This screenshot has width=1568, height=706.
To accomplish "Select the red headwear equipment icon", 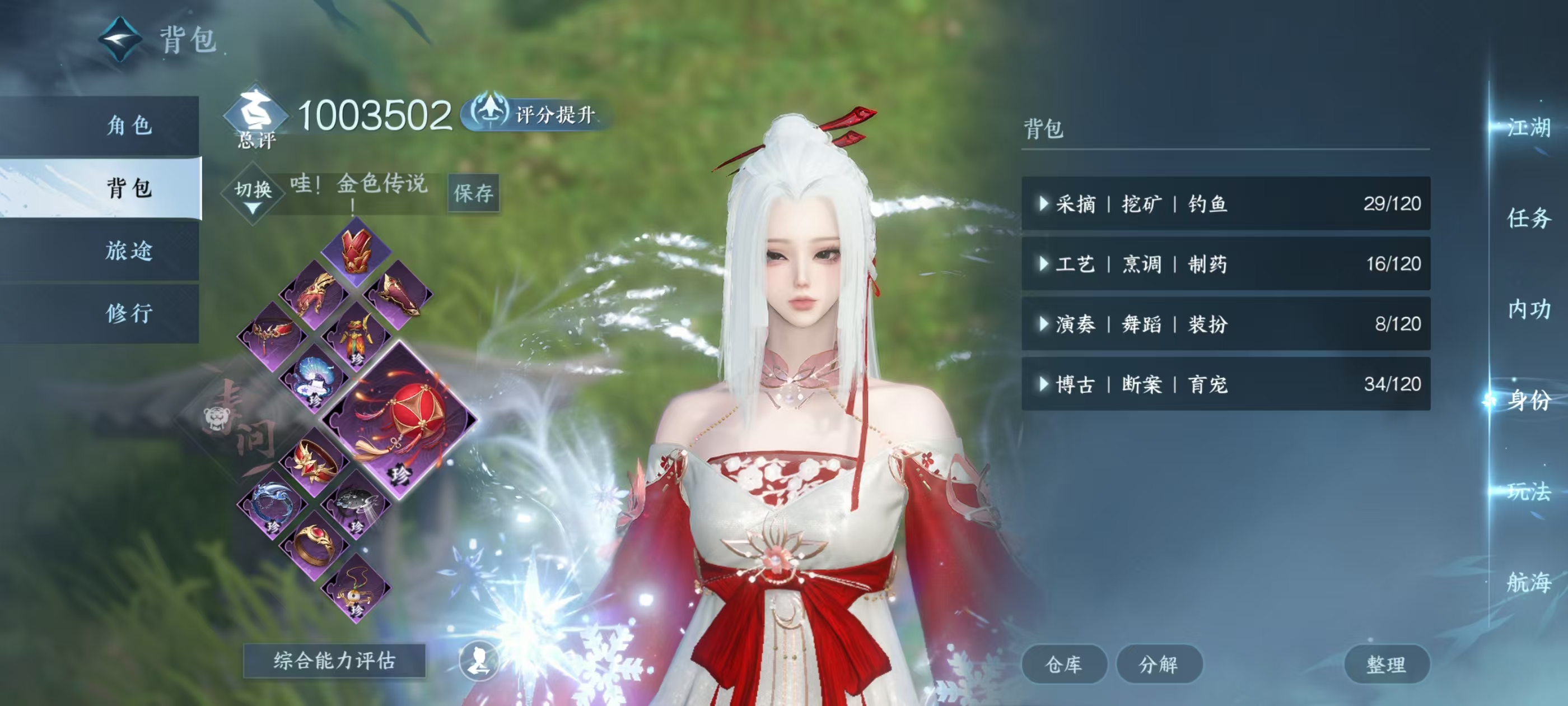I will 356,251.
